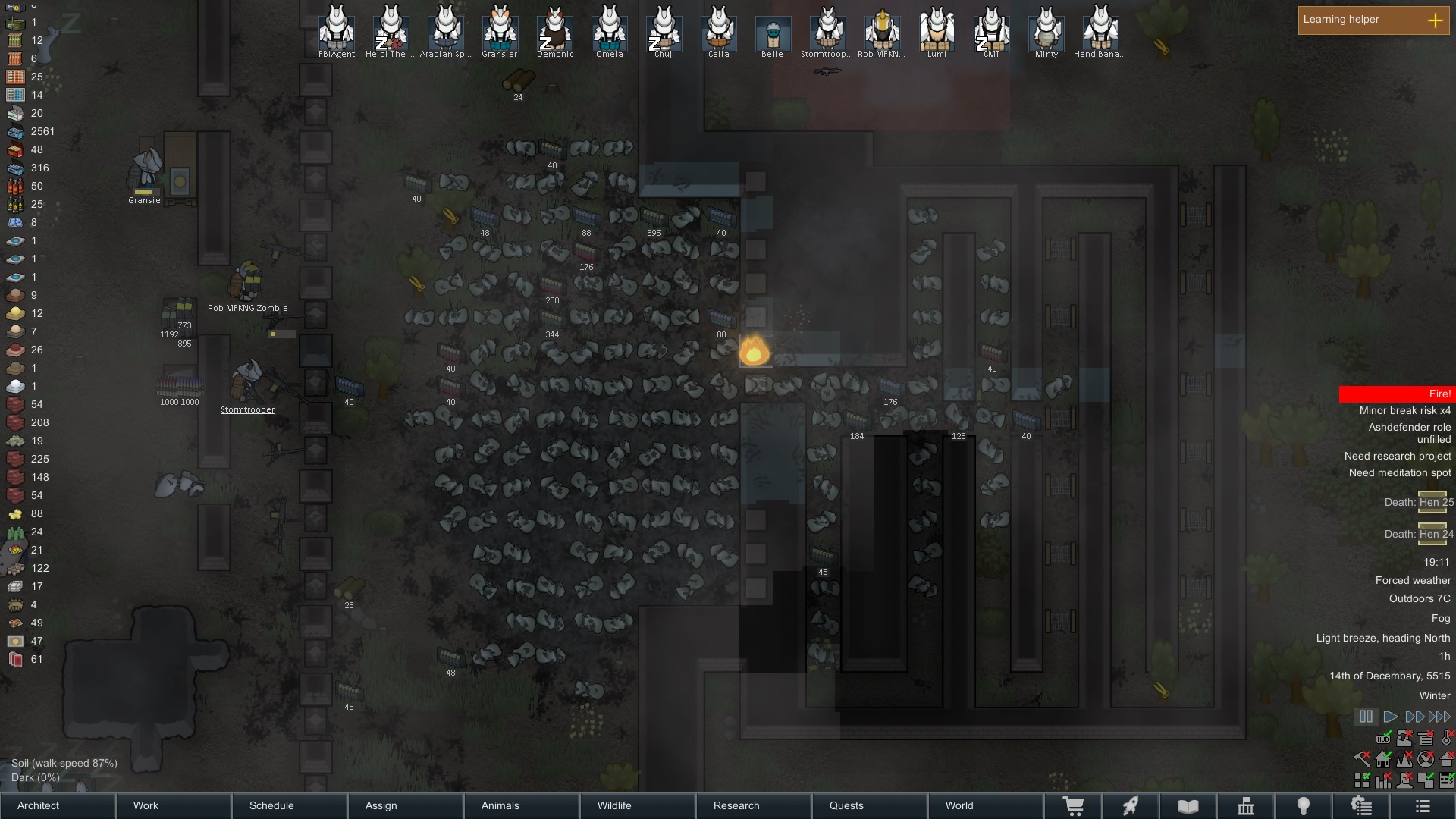
Task: Toggle the HUD visibility icon
Action: click(x=1384, y=738)
